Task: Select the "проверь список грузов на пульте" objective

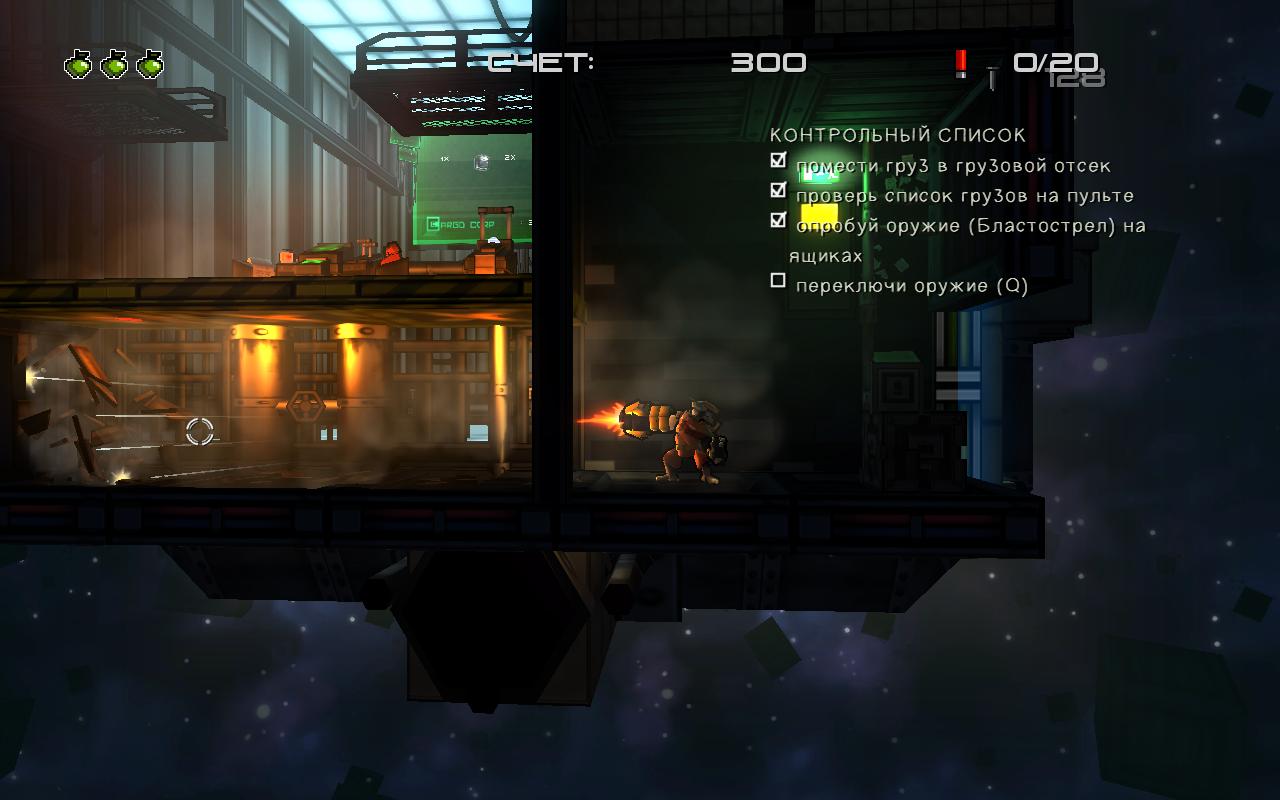Action: click(x=964, y=196)
